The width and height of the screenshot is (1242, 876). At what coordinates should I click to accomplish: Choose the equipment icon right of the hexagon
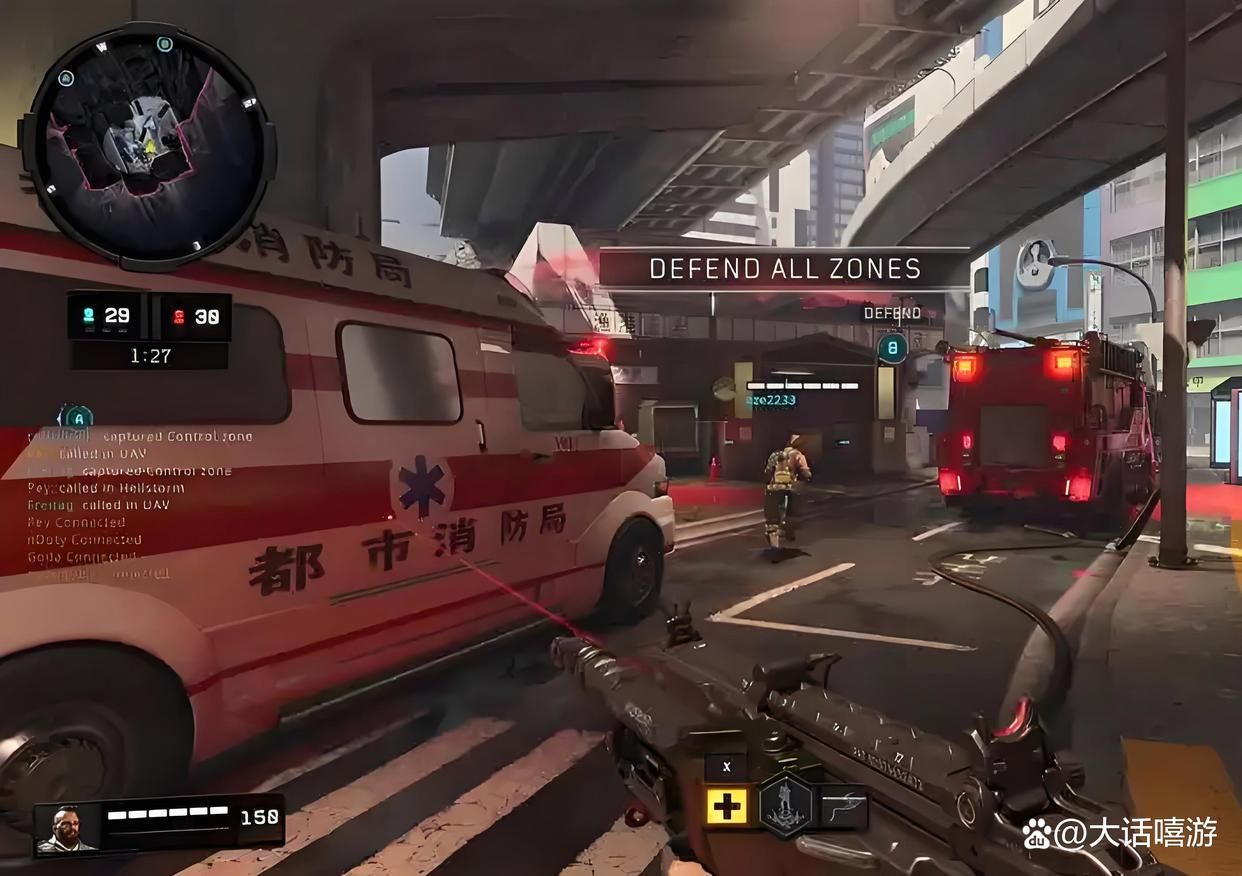tap(843, 805)
